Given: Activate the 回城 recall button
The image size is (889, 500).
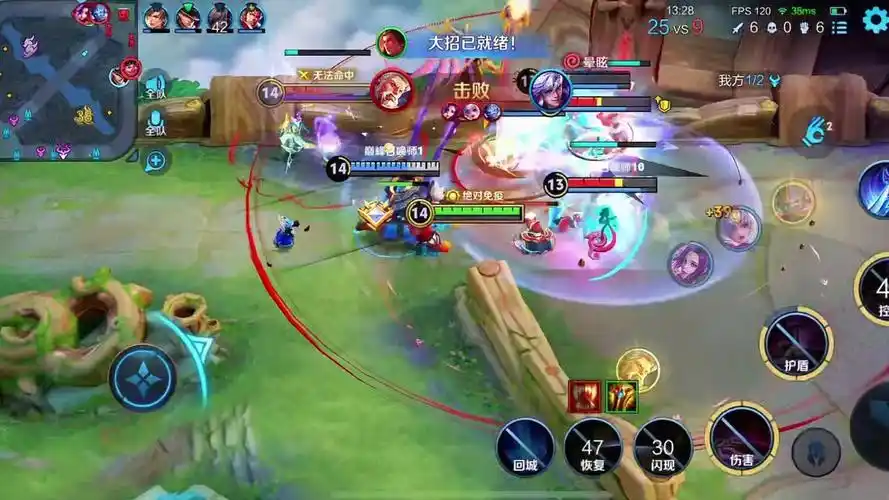Looking at the screenshot, I should coord(526,445).
